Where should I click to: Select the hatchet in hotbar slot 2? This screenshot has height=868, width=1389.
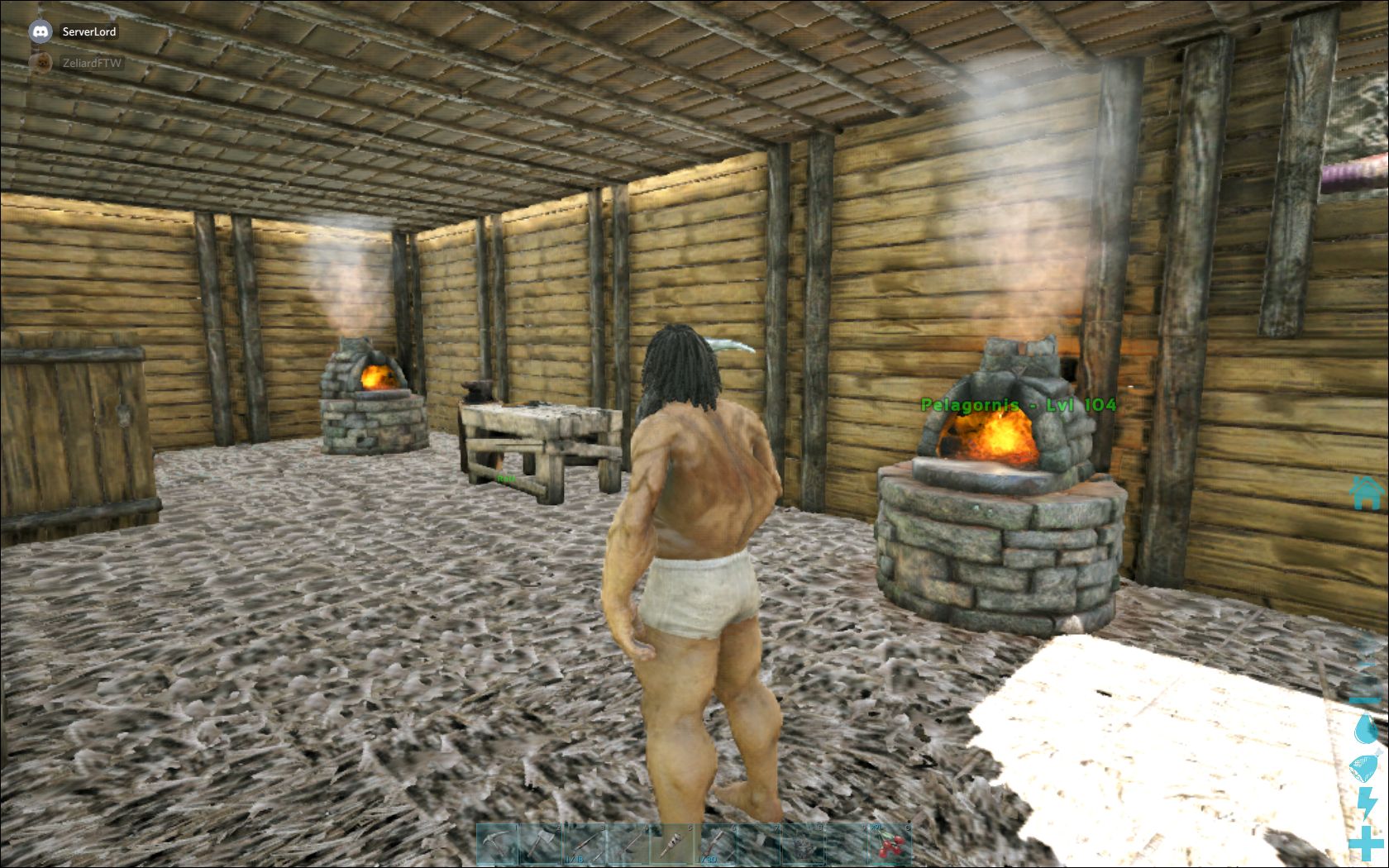539,843
